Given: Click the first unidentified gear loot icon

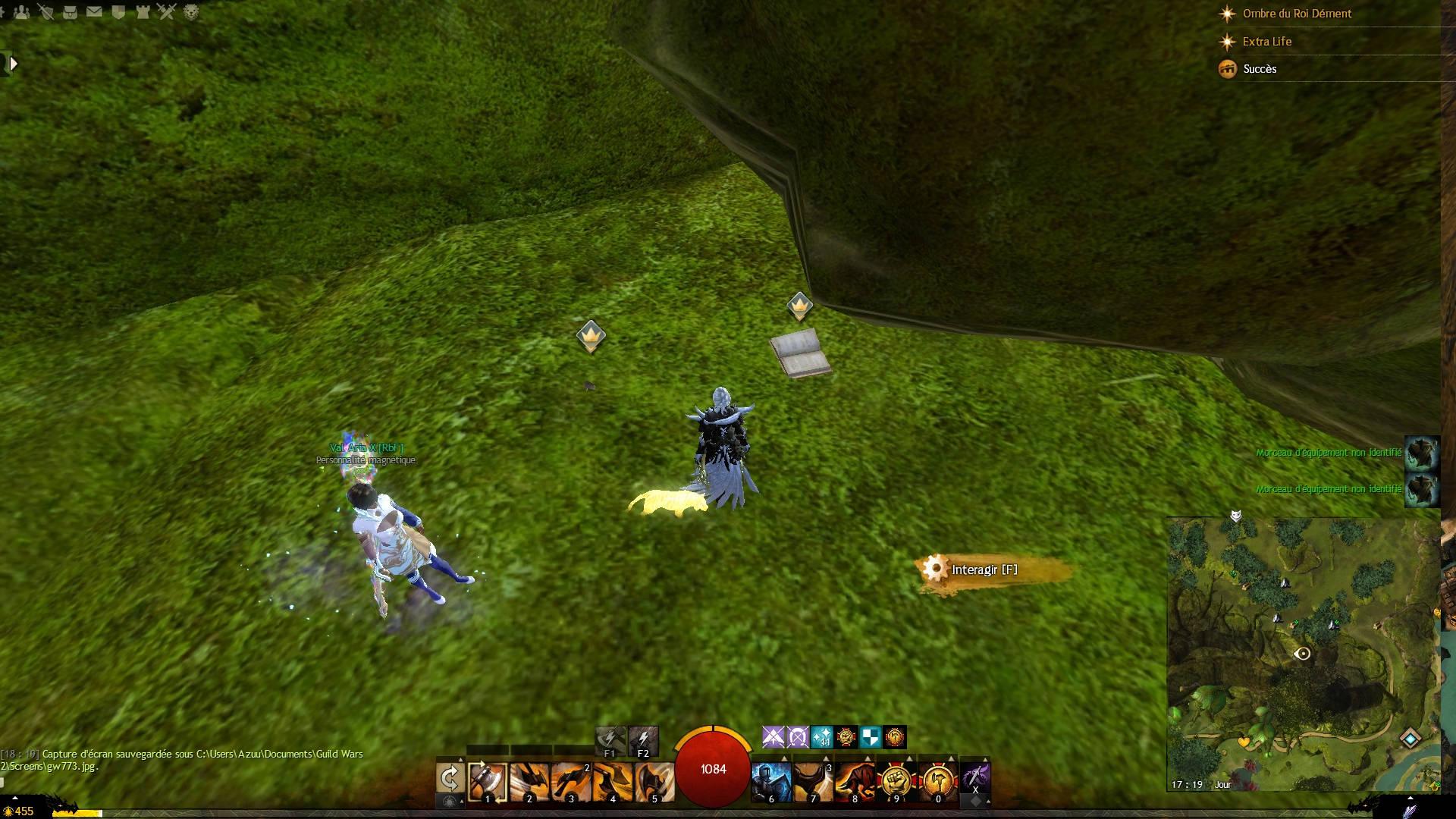Looking at the screenshot, I should [x=1422, y=453].
